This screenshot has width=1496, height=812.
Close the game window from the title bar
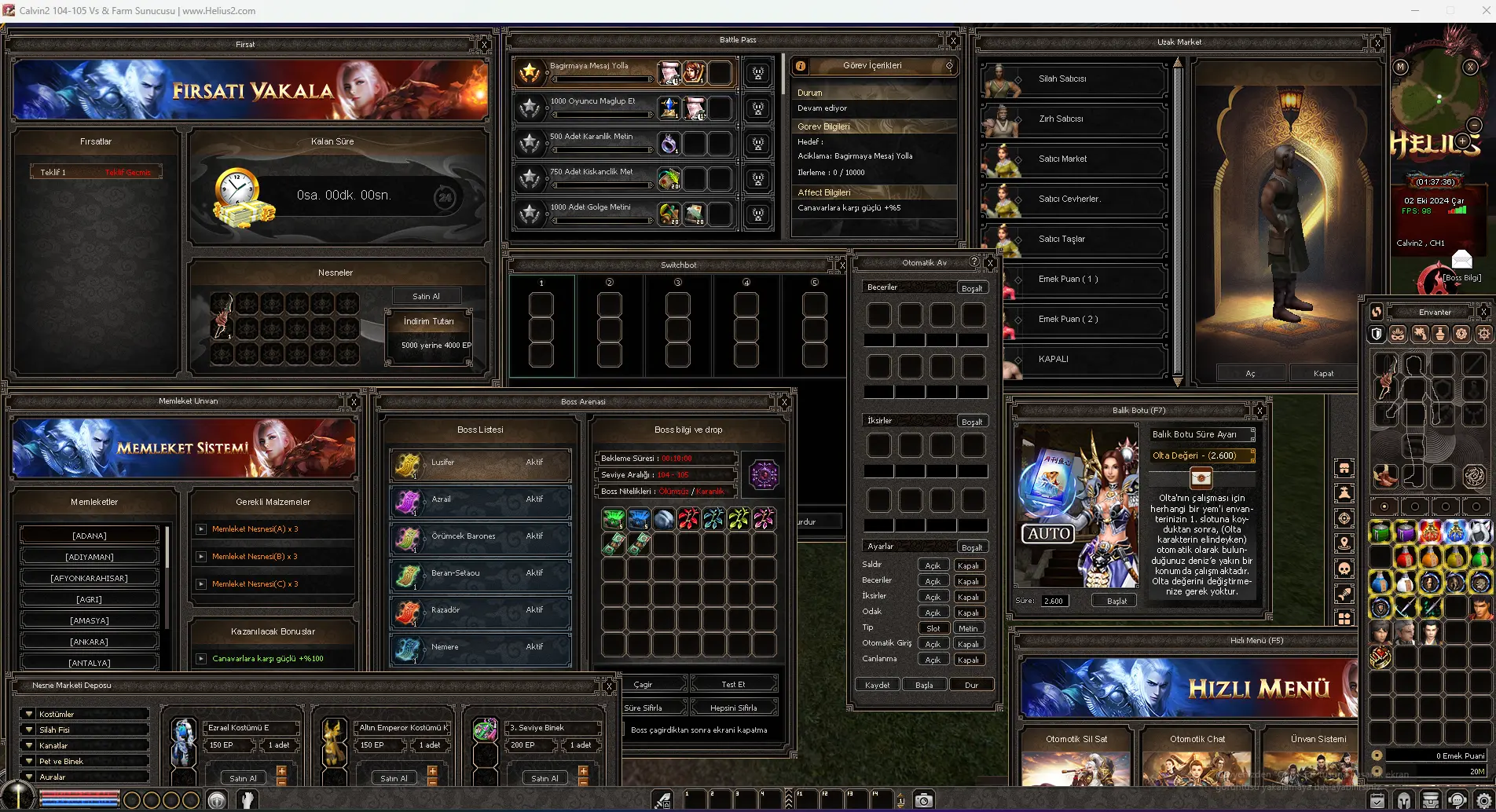tap(1480, 11)
